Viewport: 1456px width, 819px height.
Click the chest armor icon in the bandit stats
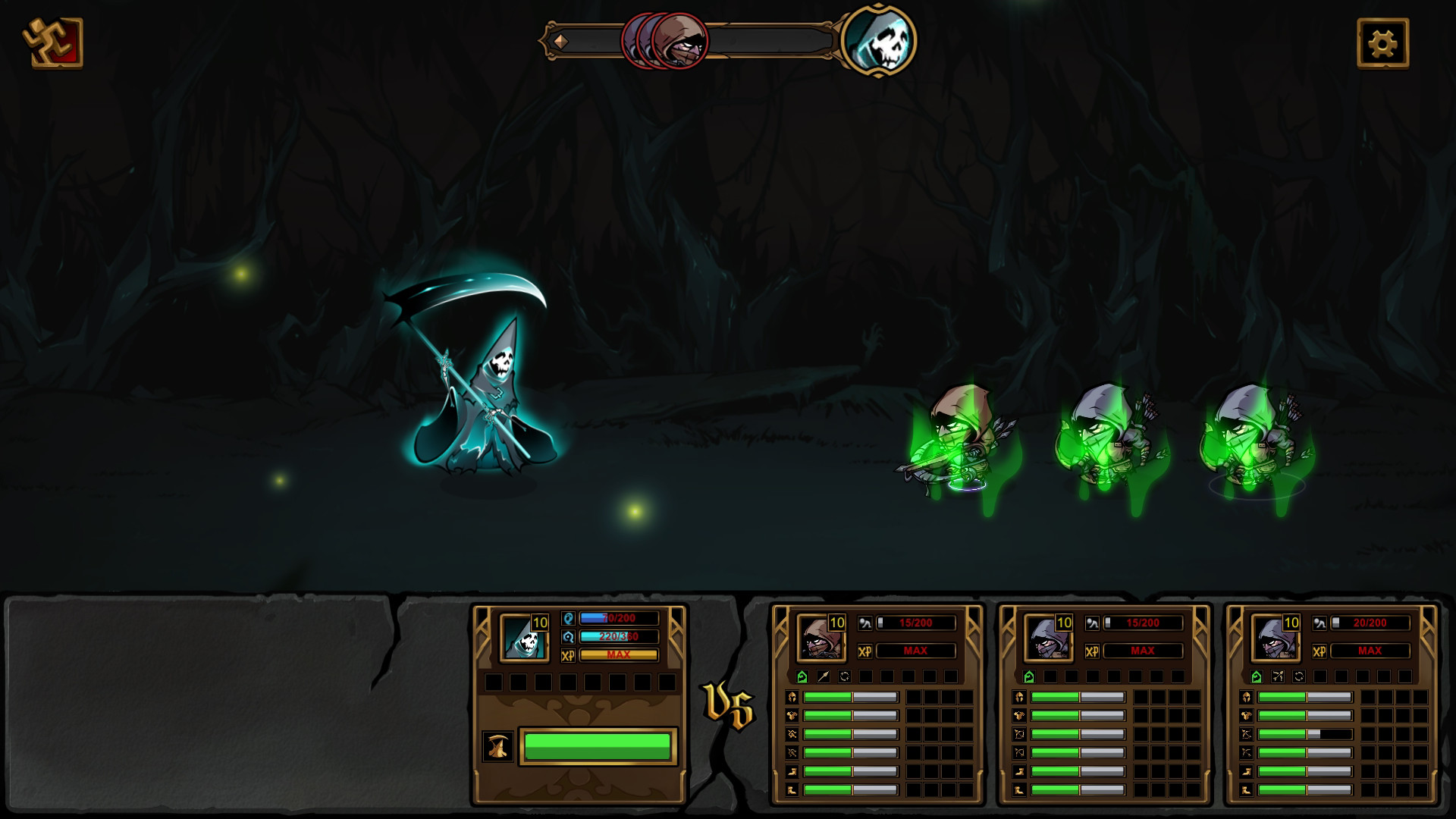[x=792, y=715]
